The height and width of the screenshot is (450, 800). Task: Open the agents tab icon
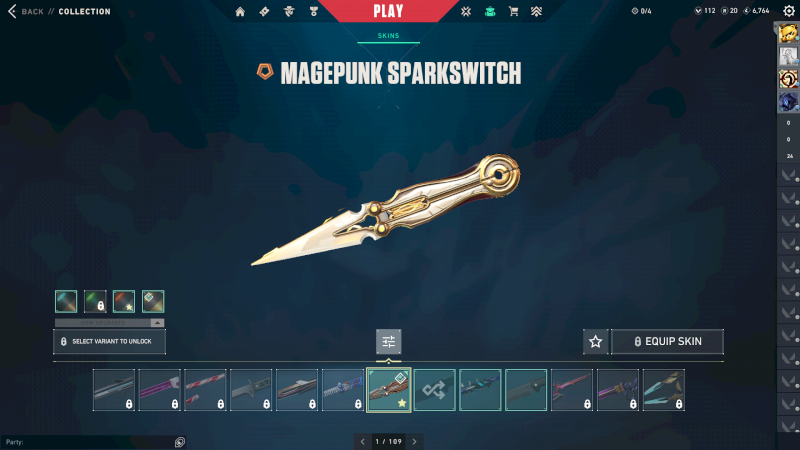pyautogui.click(x=290, y=12)
